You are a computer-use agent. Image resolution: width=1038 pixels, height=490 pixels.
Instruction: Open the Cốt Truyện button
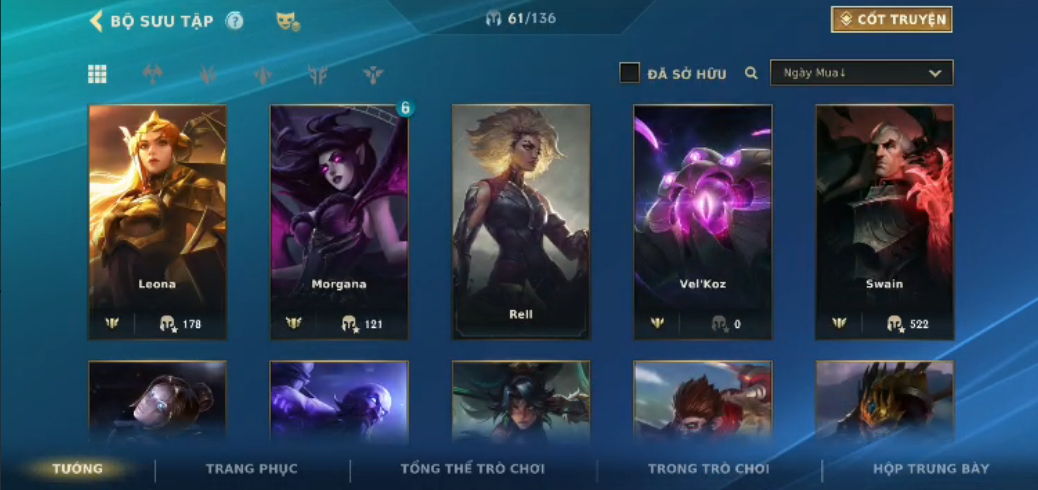click(891, 19)
